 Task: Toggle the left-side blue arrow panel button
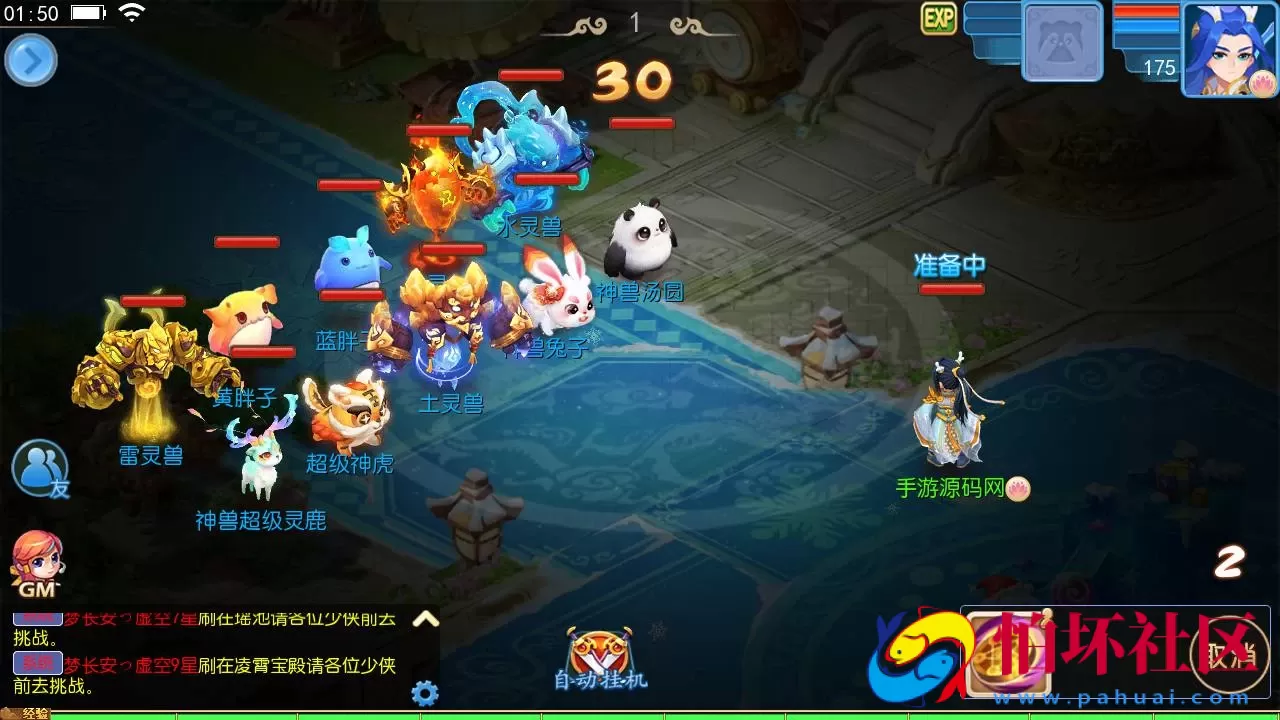point(30,60)
